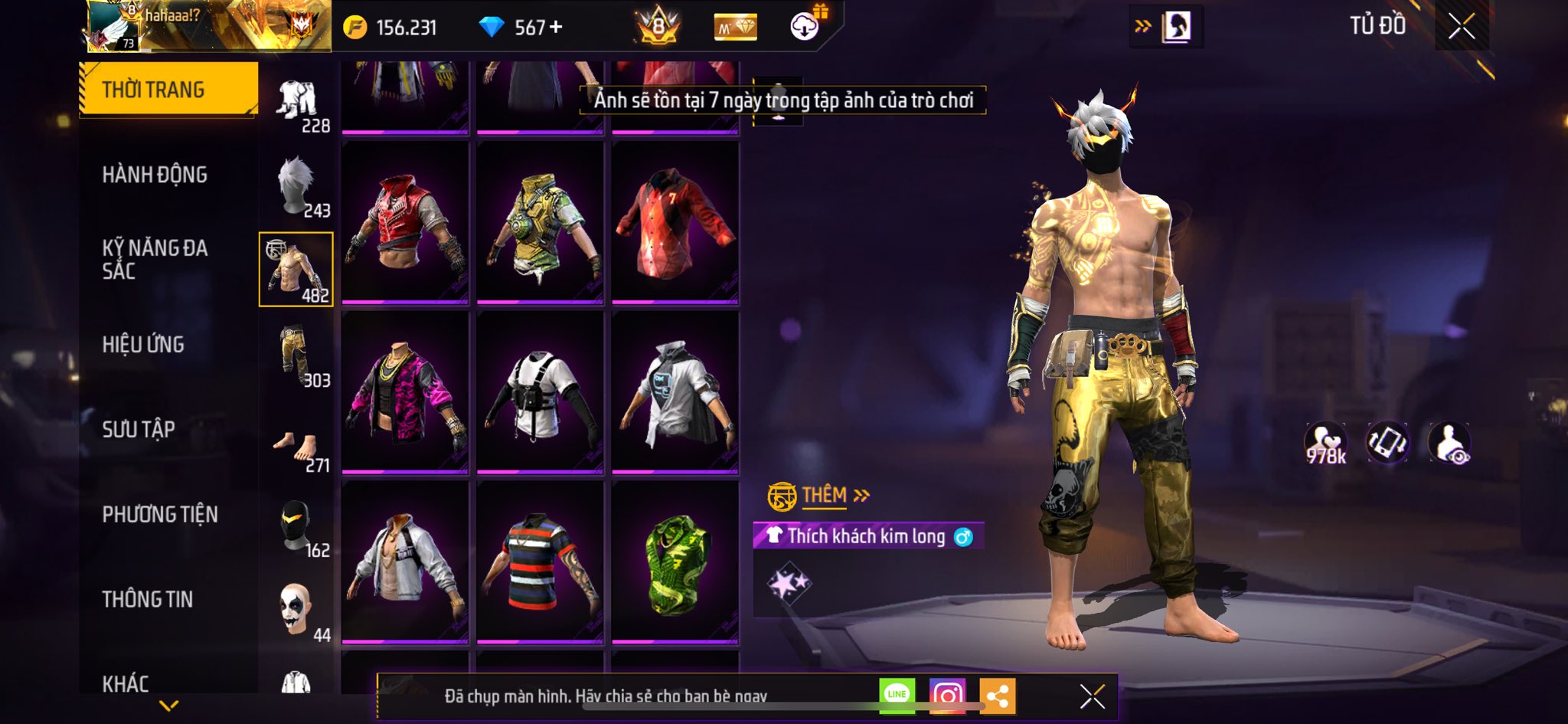Viewport: 1568px width, 724px height.
Task: Pick the green dragon vest
Action: tap(675, 562)
